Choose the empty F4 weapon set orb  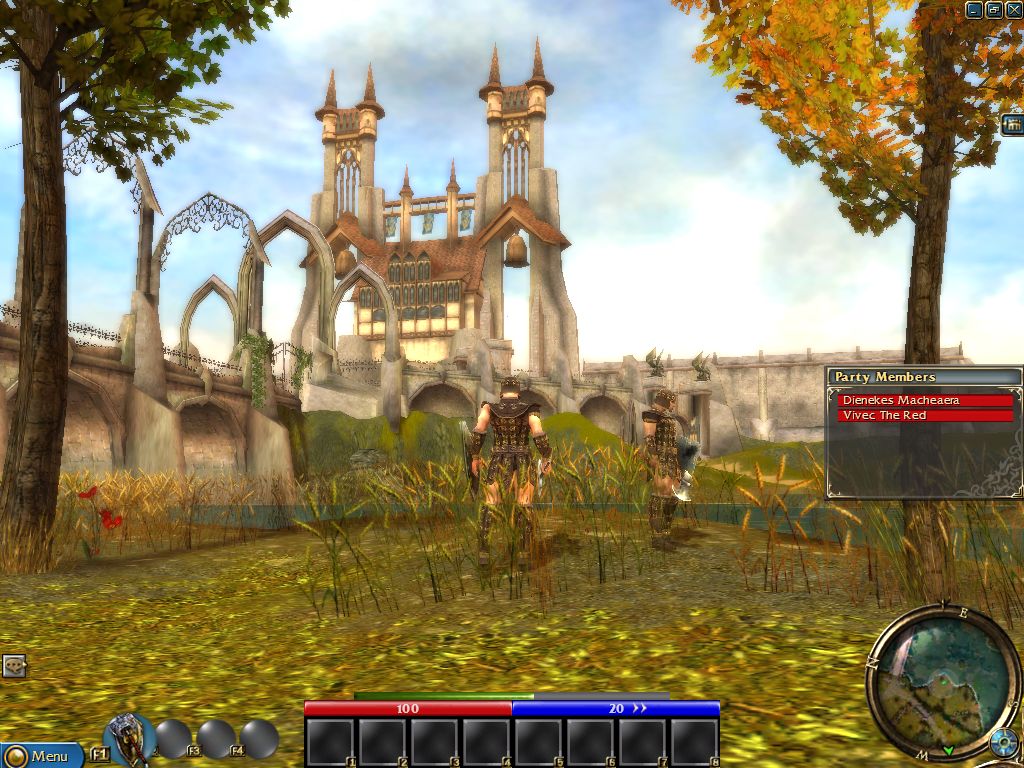pyautogui.click(x=259, y=739)
